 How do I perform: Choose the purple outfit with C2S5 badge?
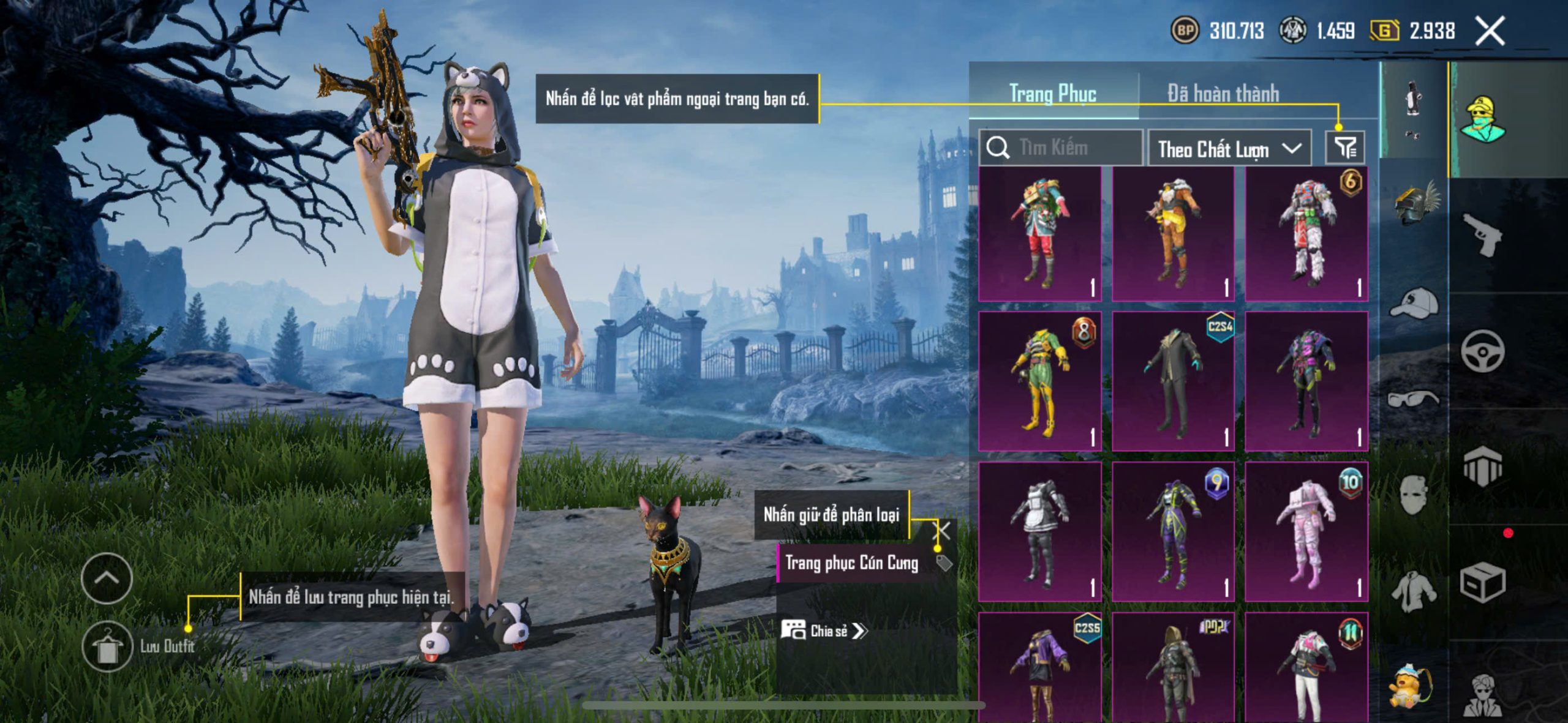[x=1040, y=667]
